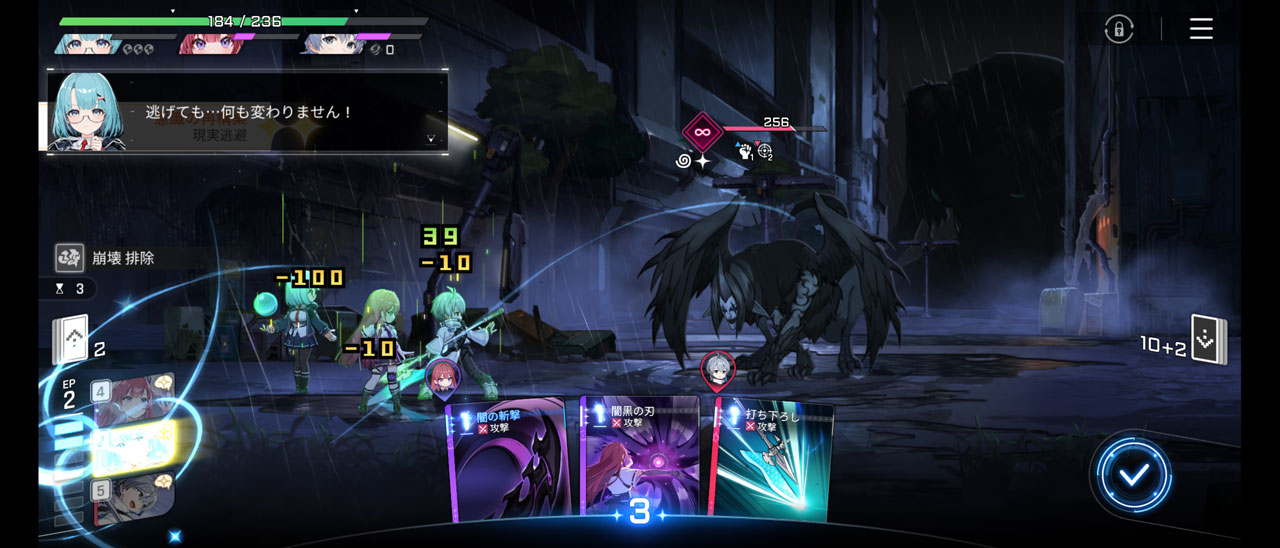Check the enemy's crosshair target status icon

pyautogui.click(x=765, y=152)
